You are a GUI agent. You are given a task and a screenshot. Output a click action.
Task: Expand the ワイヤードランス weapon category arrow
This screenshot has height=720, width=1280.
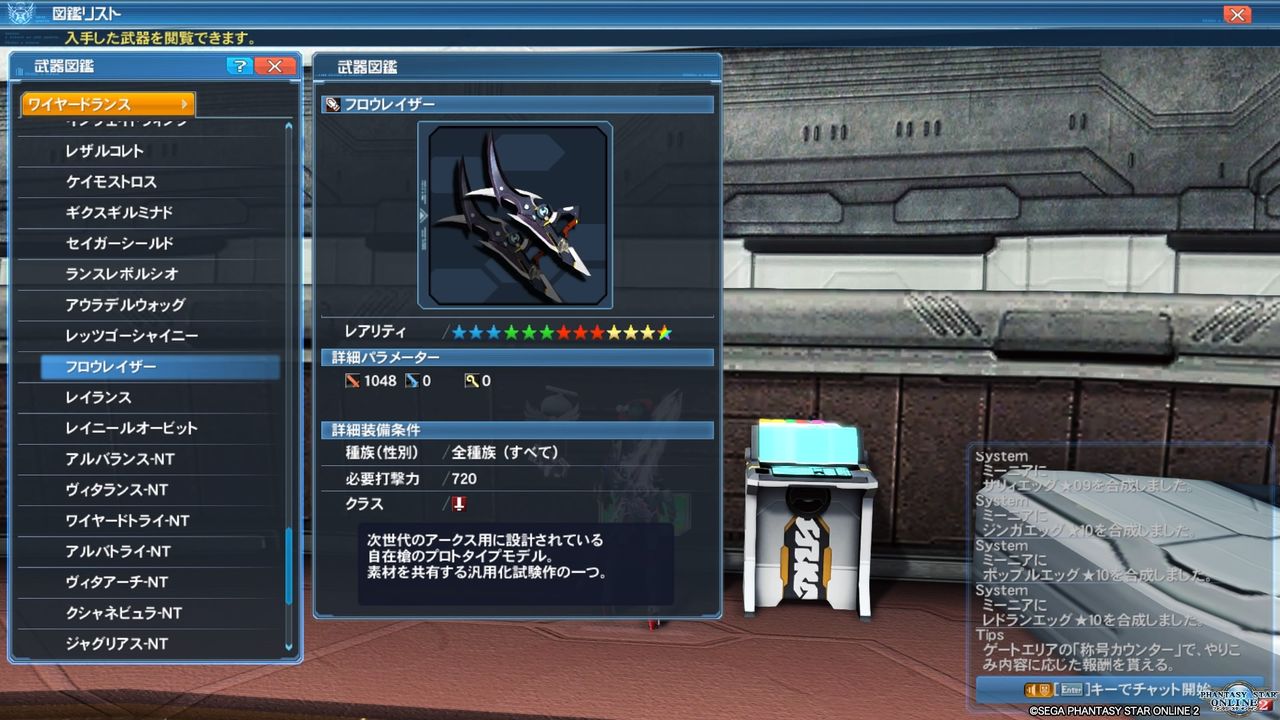pos(187,104)
